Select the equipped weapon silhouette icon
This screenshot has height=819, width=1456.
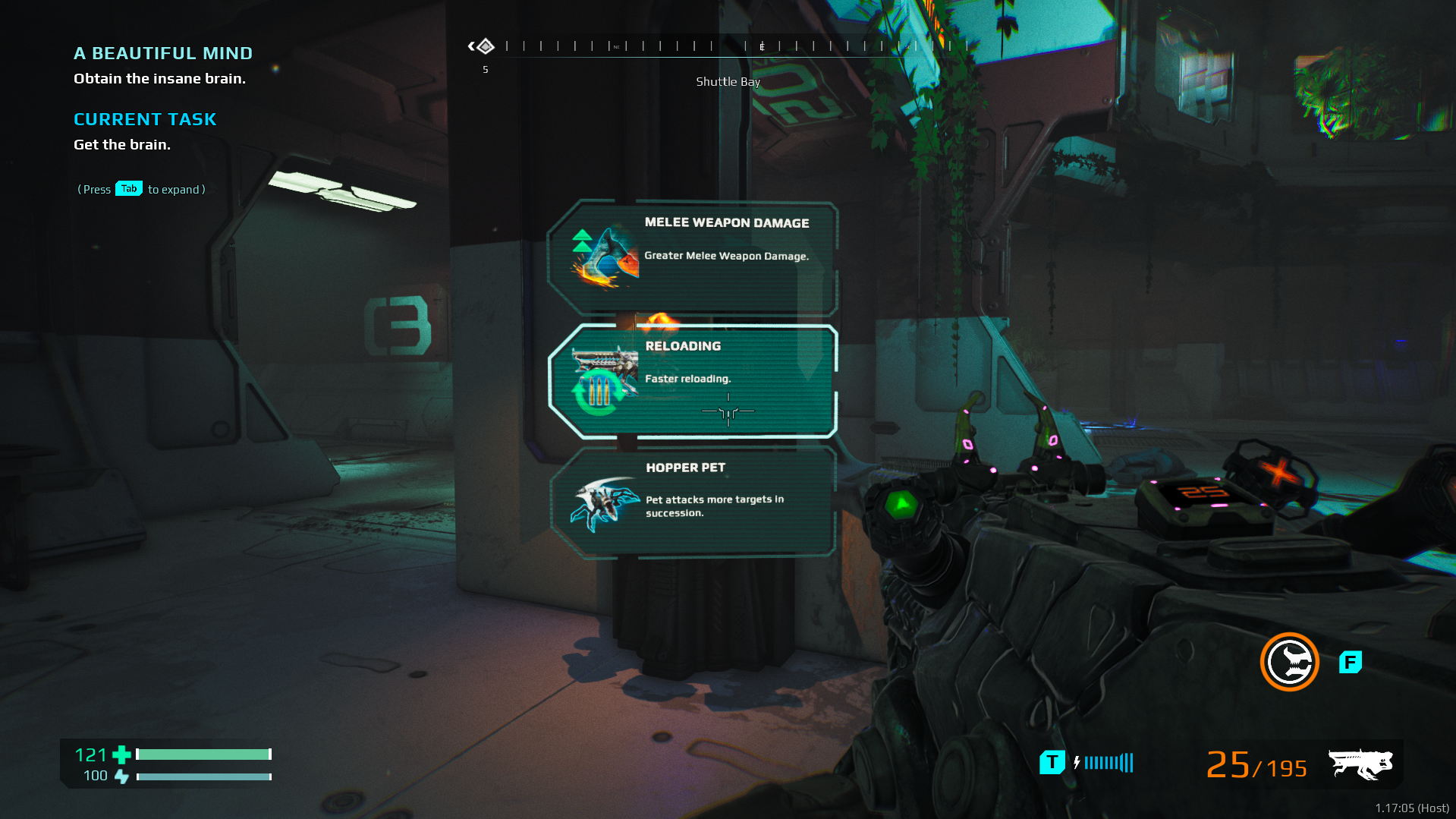pos(1360,764)
